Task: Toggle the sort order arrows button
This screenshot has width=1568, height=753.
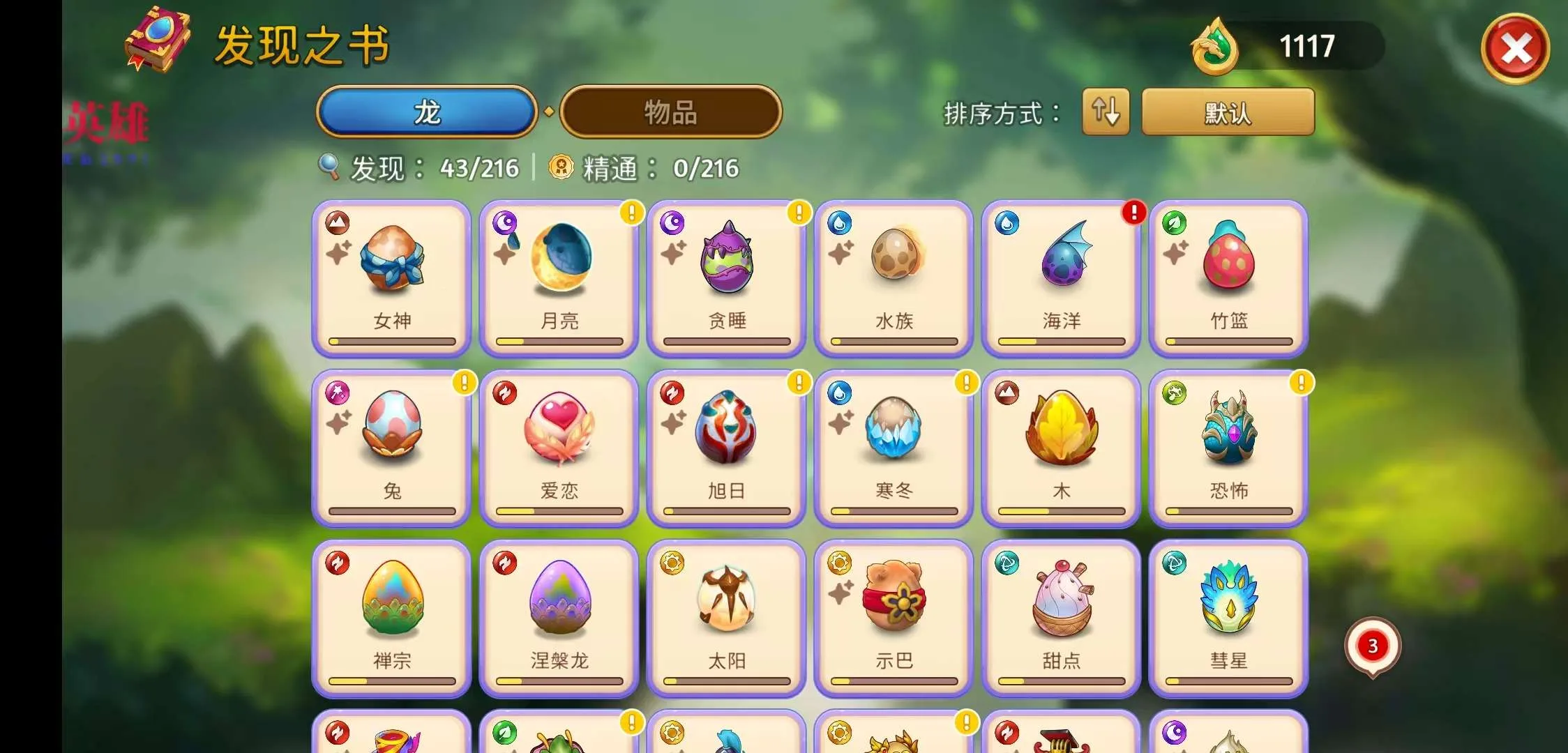Action: [1106, 112]
